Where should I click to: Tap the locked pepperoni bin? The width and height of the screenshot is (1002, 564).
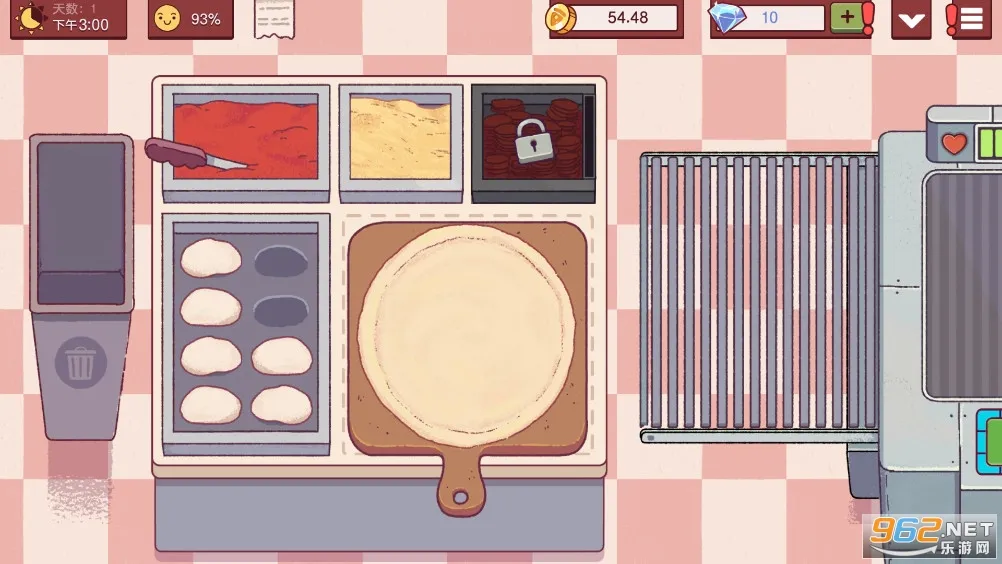[533, 142]
